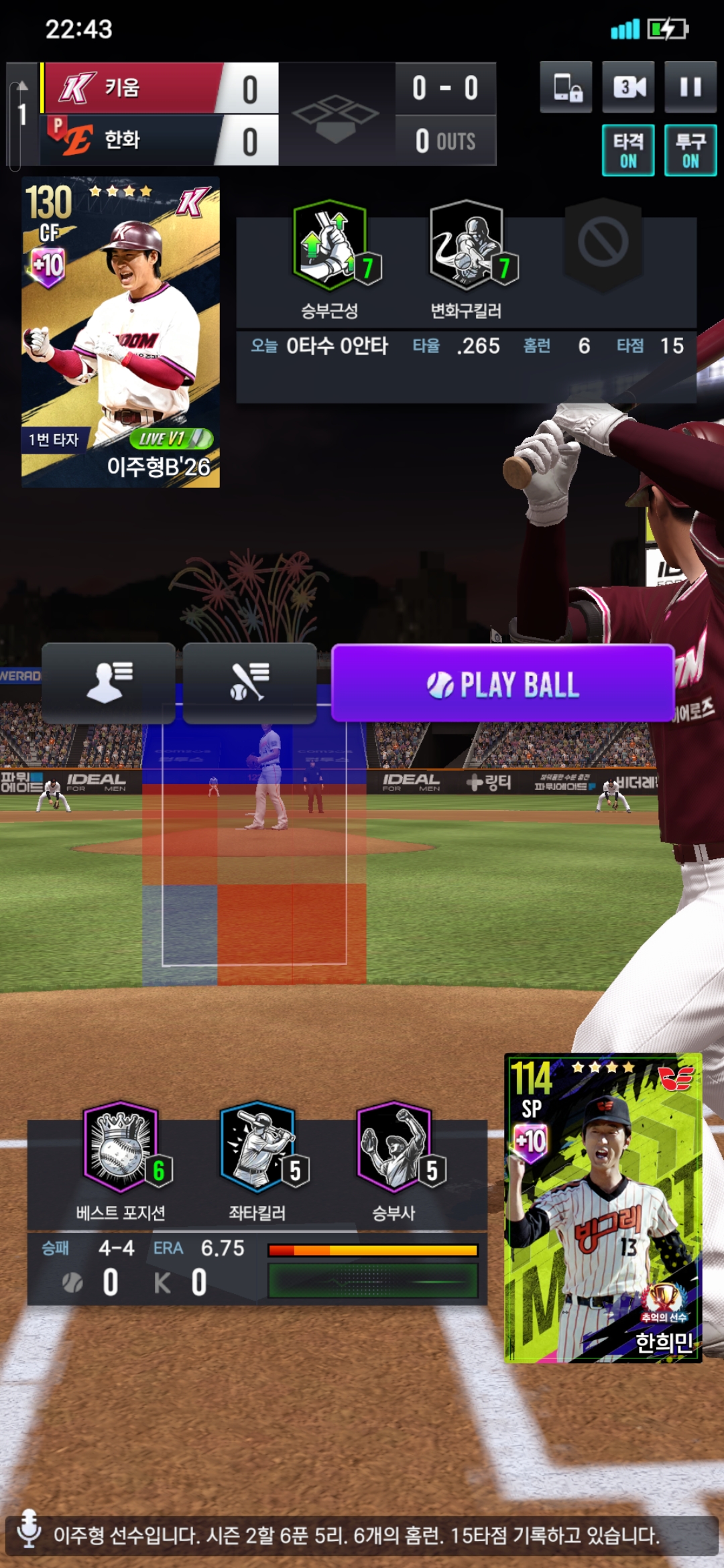
Task: Start the at-bat with PLAY BALL
Action: point(502,683)
